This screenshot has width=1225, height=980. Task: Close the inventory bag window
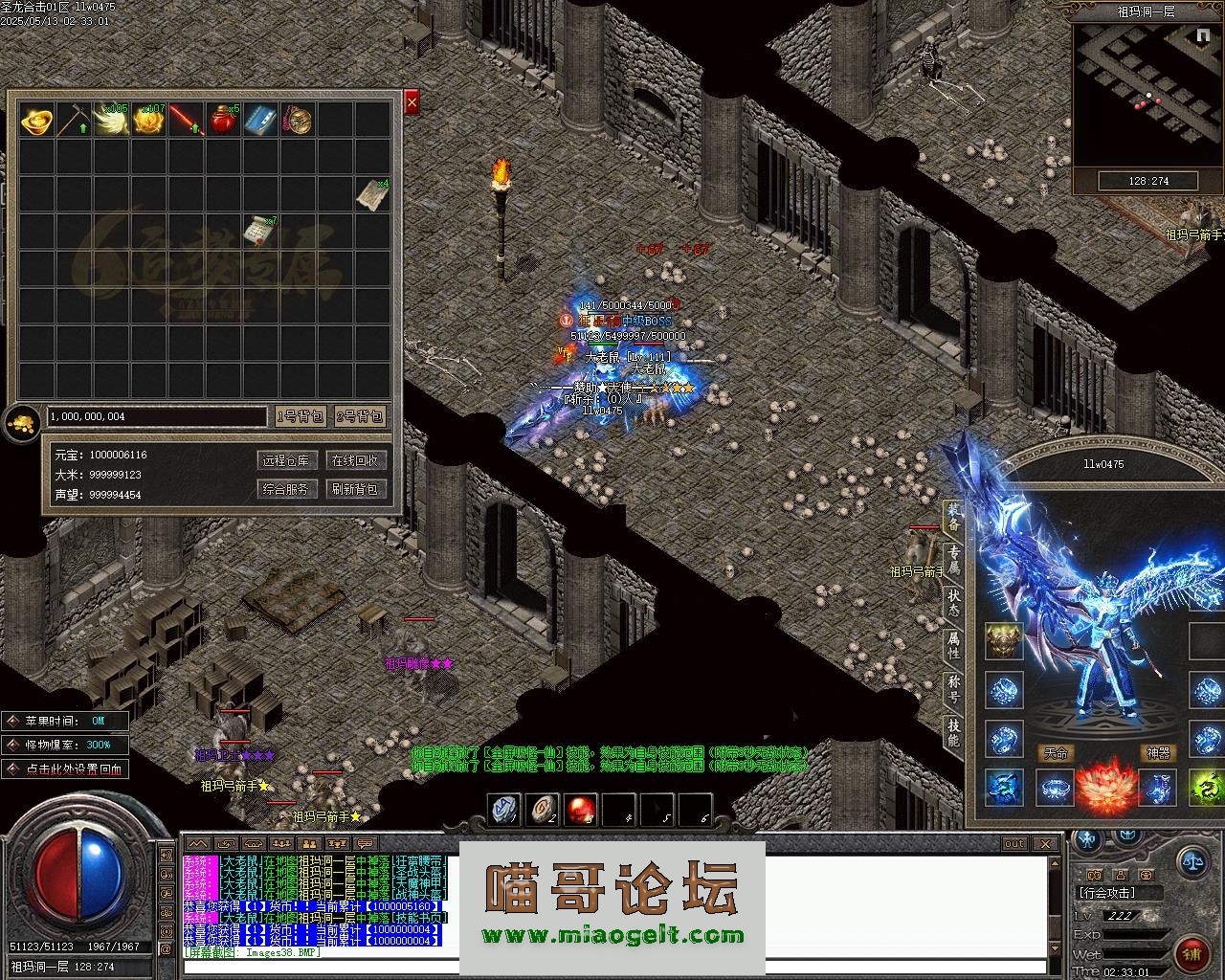pyautogui.click(x=412, y=101)
